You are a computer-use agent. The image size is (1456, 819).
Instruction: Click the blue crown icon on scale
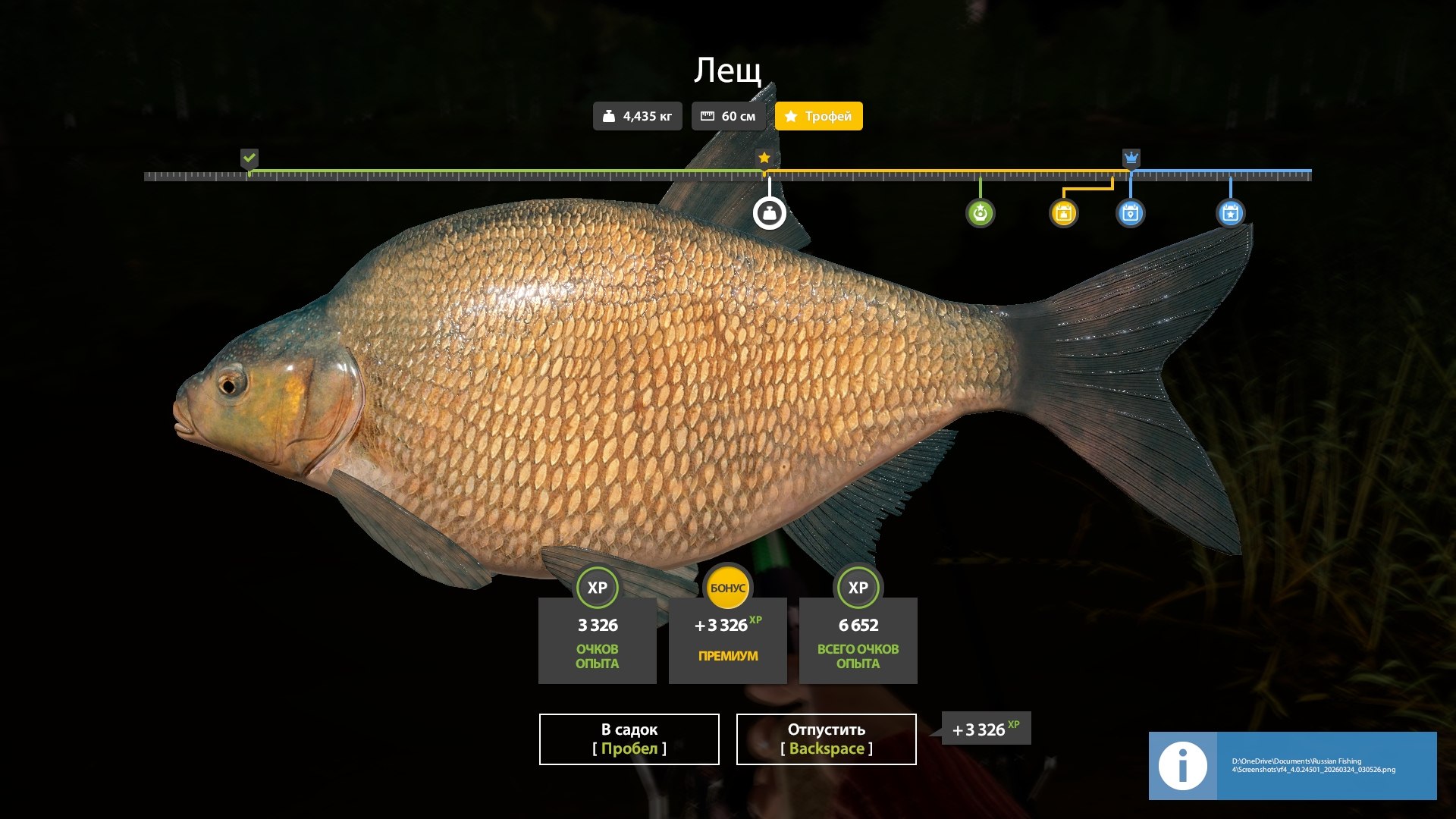point(1131,158)
